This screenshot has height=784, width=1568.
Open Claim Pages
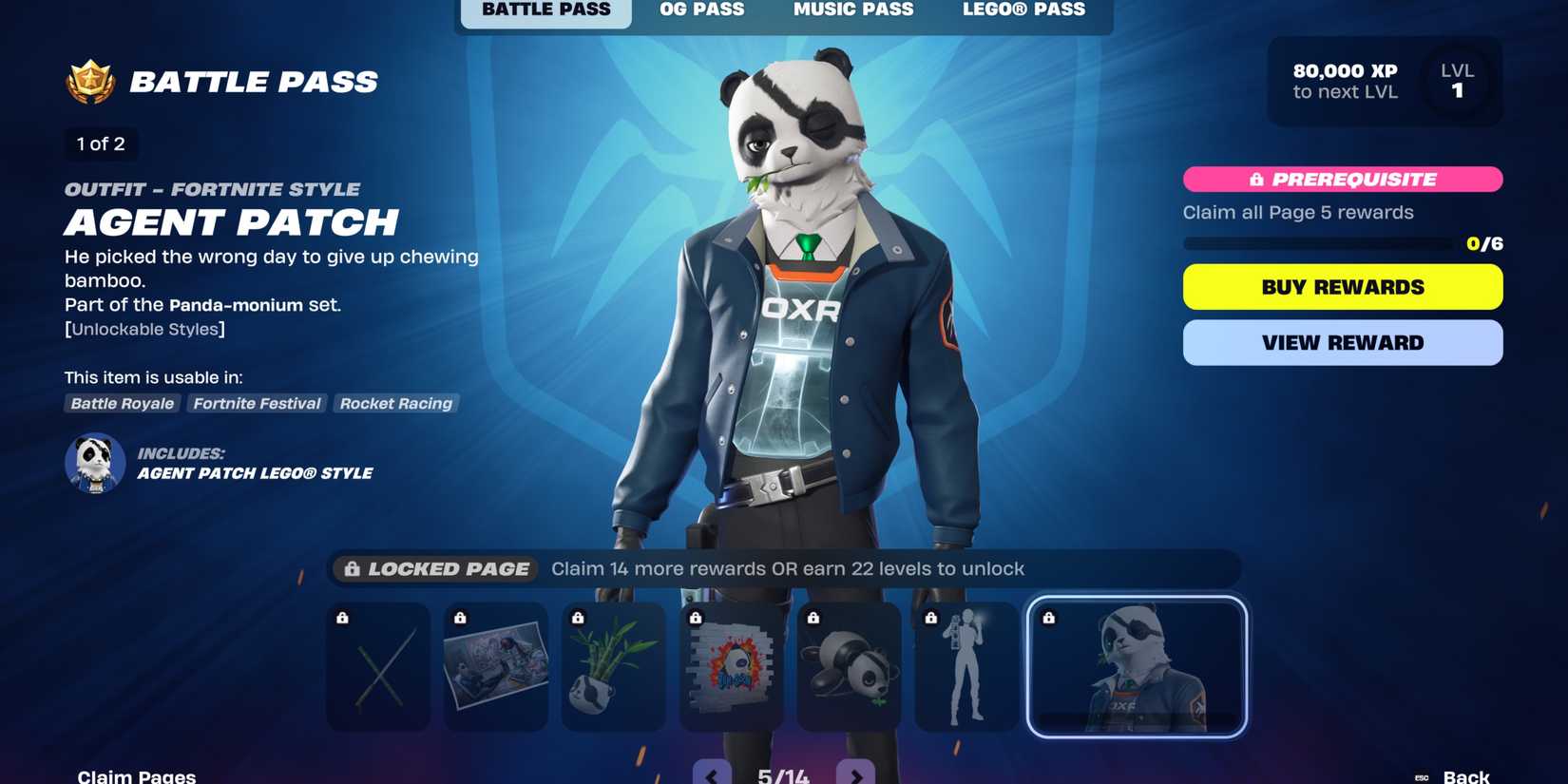tap(136, 774)
